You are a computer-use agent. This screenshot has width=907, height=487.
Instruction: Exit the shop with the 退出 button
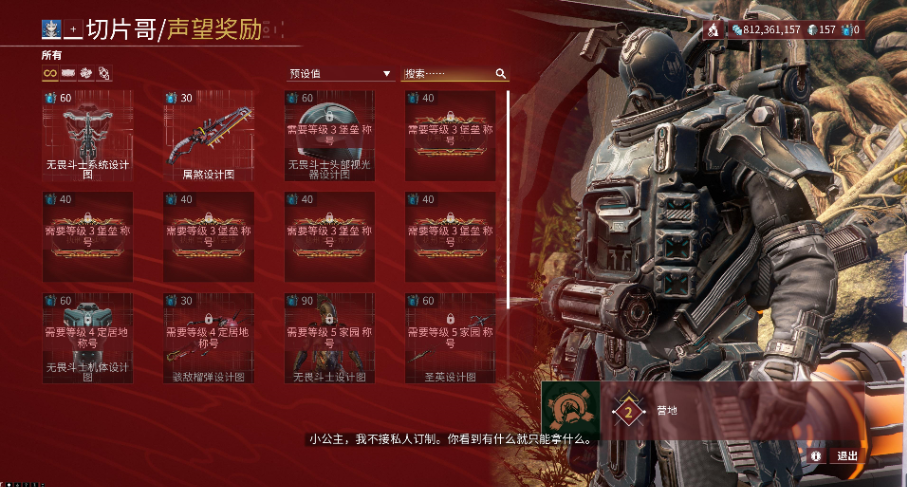[x=847, y=456]
